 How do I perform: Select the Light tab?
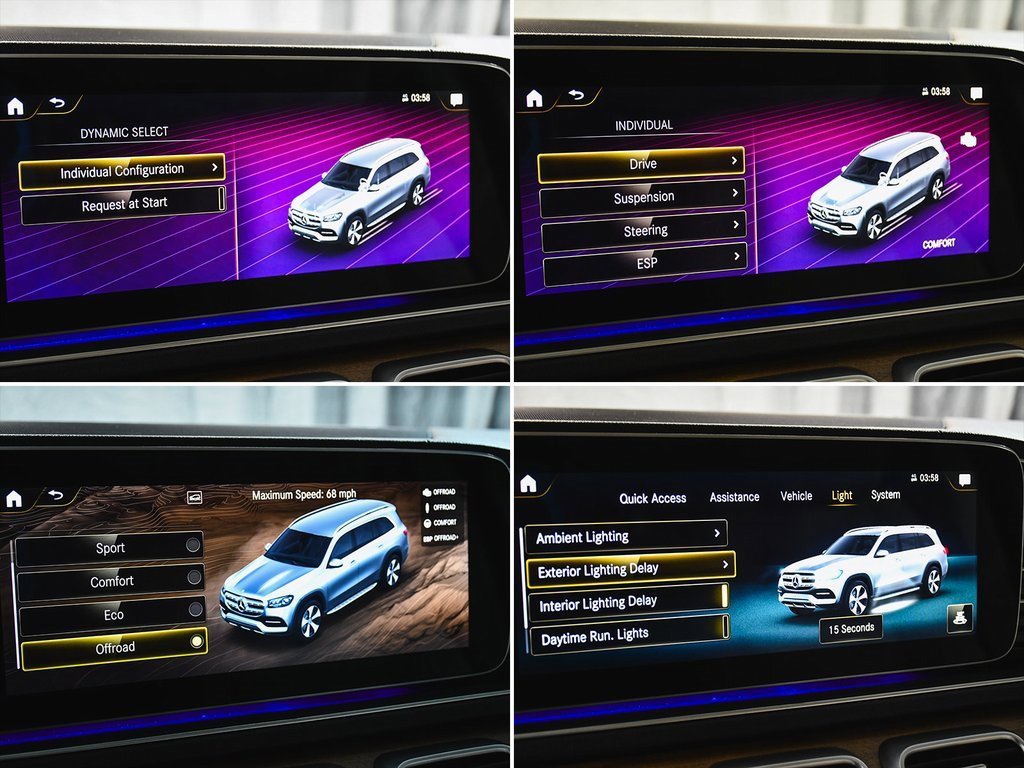pyautogui.click(x=842, y=496)
